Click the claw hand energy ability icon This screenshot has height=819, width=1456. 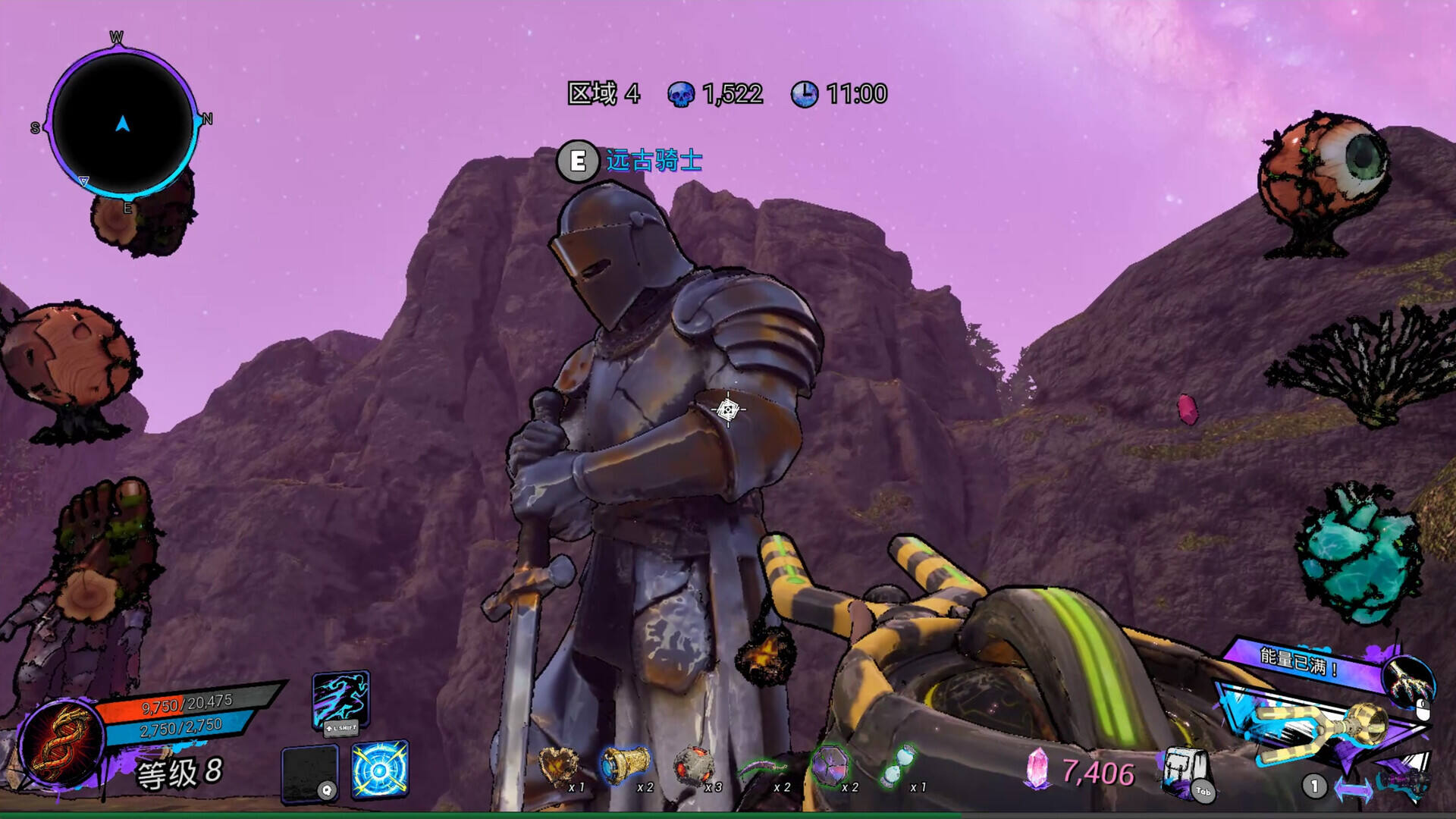1408,679
